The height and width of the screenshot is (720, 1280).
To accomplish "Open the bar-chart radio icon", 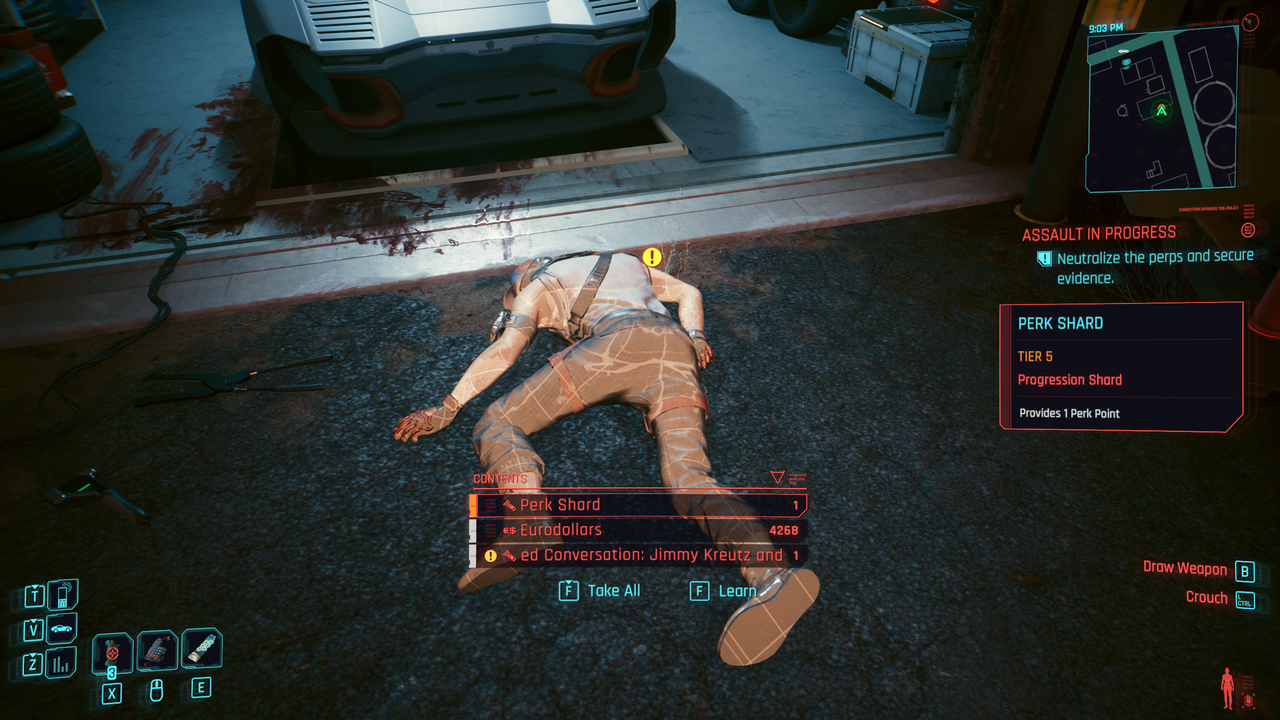I will [x=62, y=662].
